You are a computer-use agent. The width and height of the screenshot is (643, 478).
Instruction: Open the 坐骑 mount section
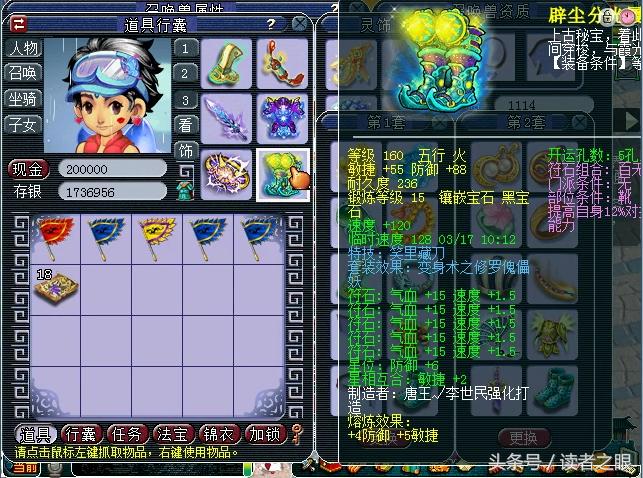tap(22, 98)
